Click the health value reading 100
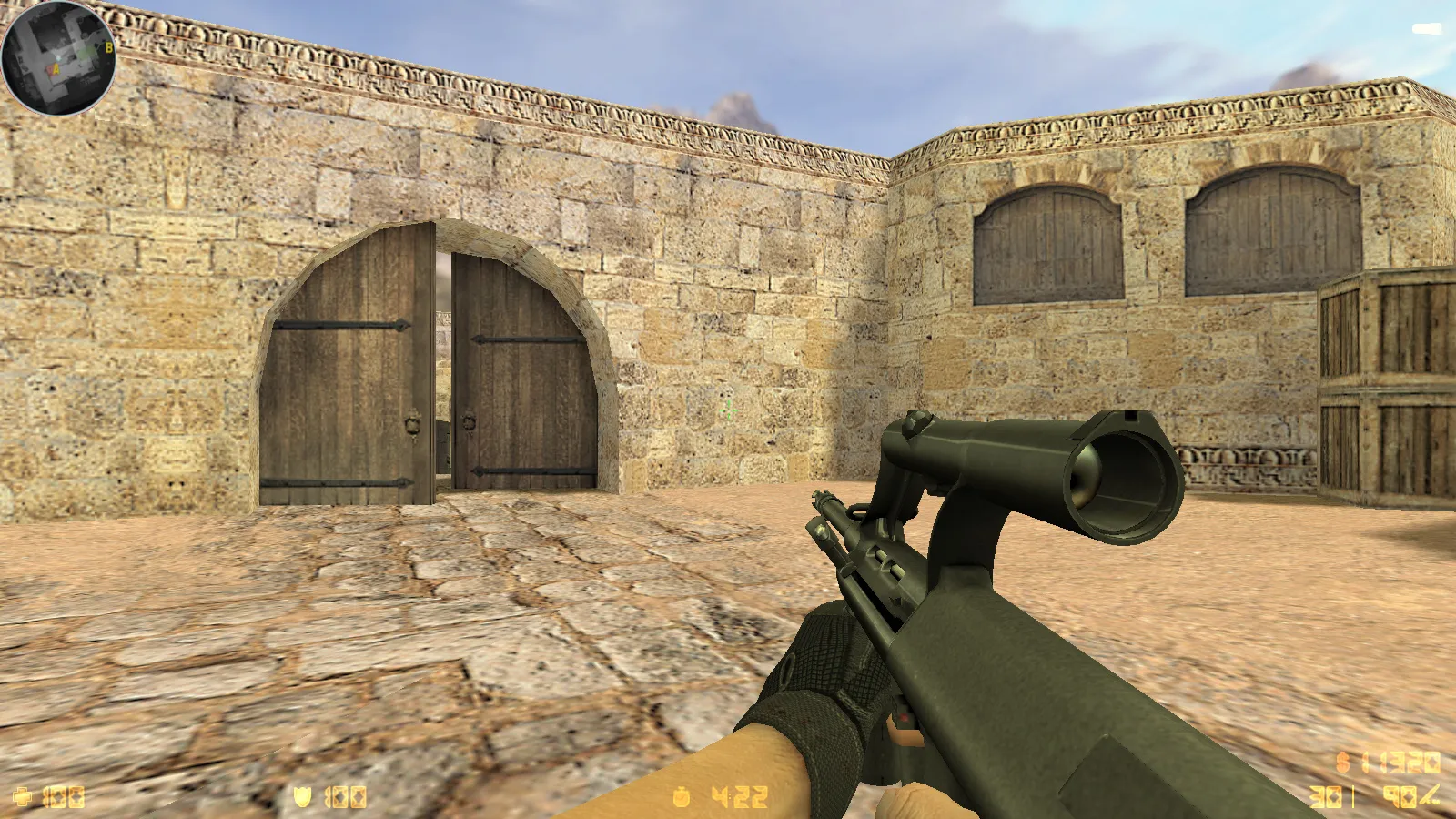The image size is (1456, 819). pyautogui.click(x=63, y=798)
